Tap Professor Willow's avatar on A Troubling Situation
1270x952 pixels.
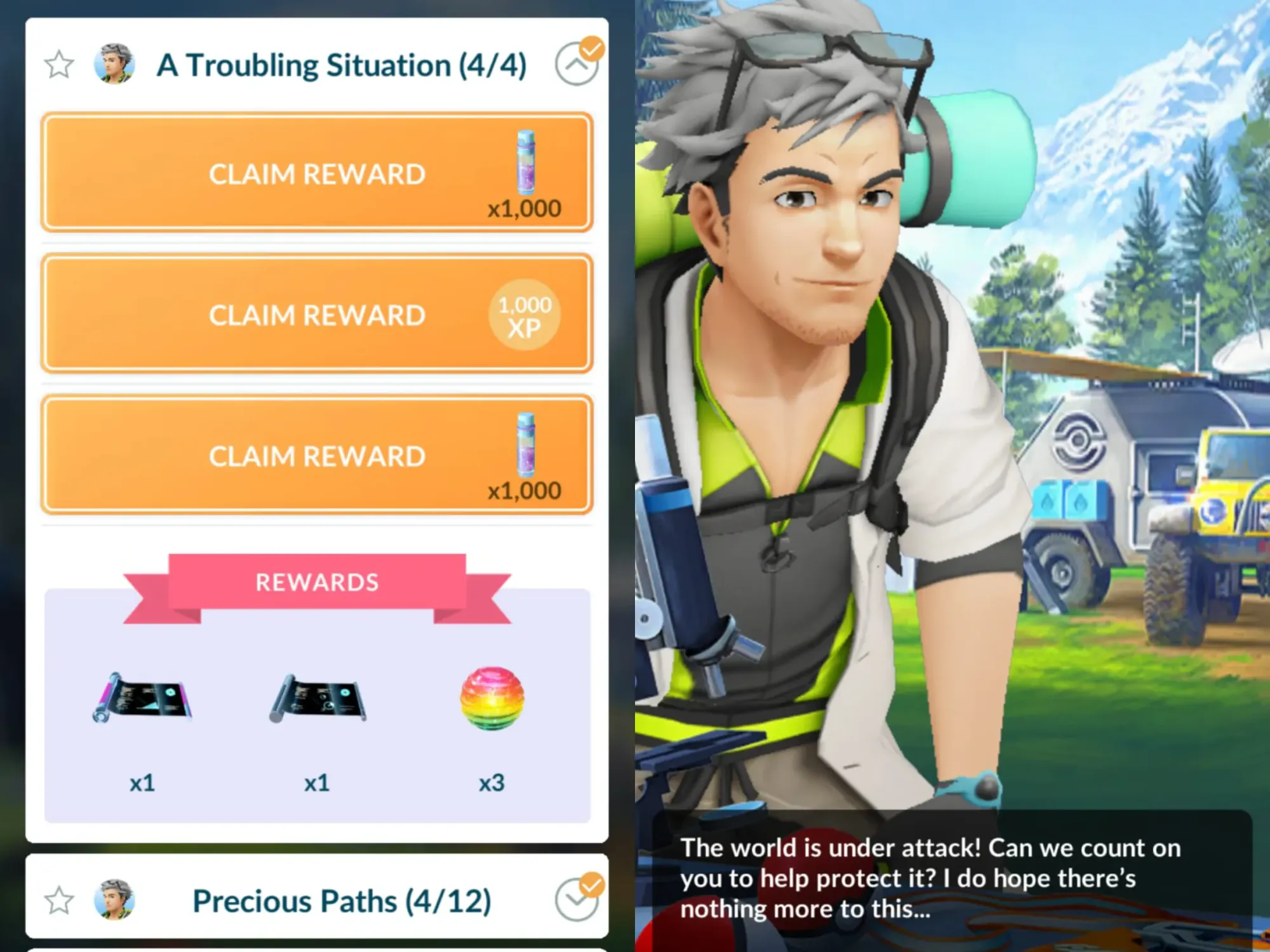(x=114, y=62)
